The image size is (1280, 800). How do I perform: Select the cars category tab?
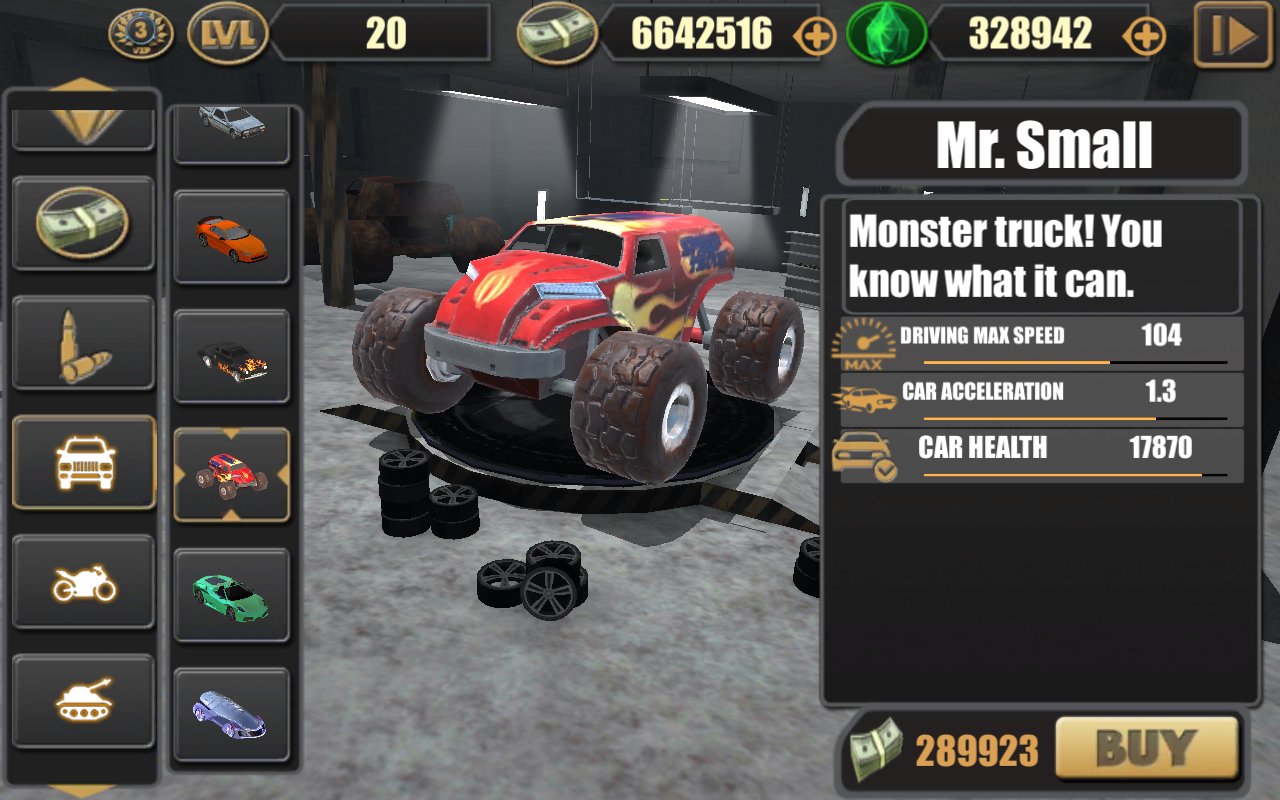83,462
